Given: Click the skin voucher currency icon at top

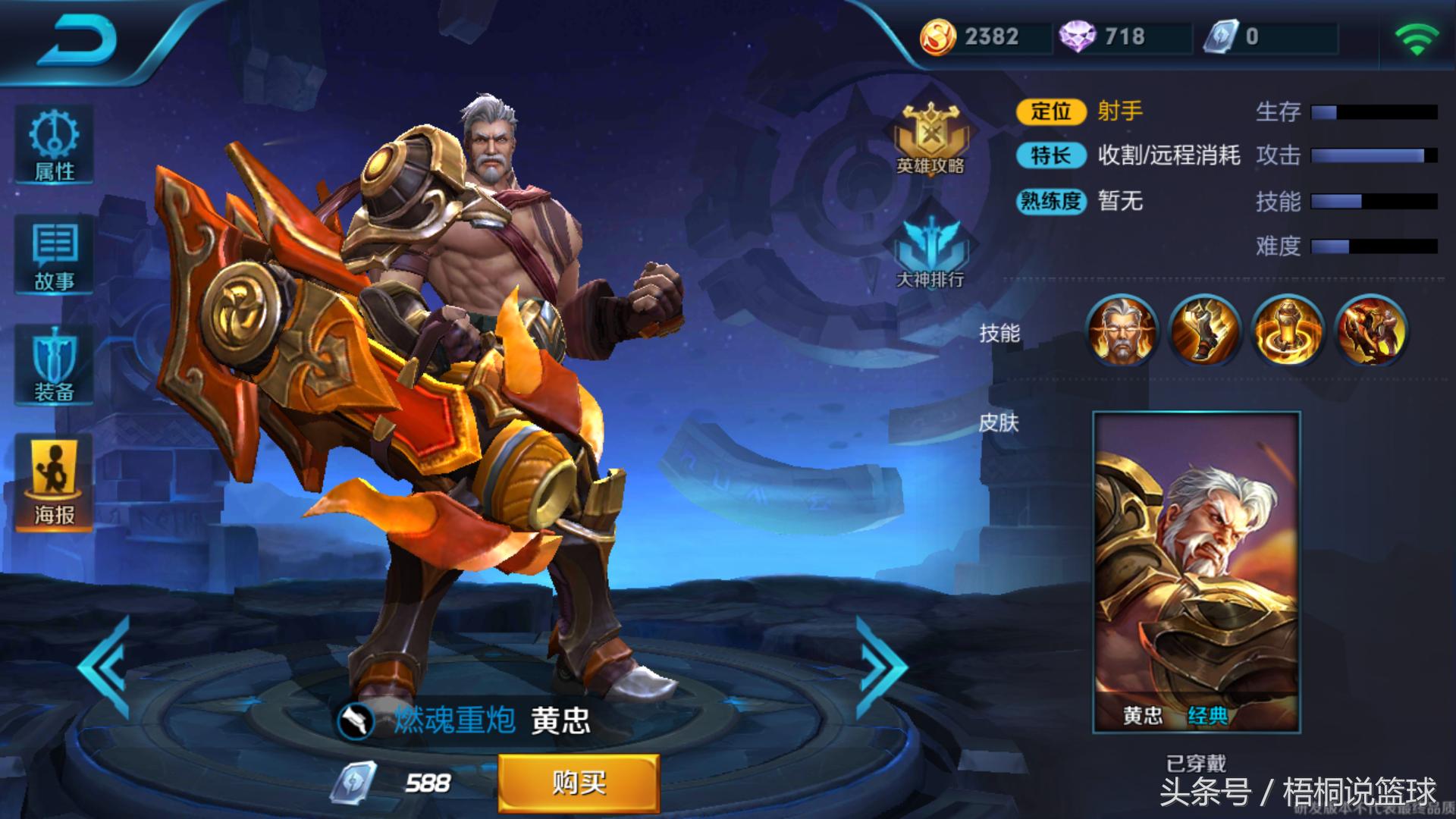Looking at the screenshot, I should pyautogui.click(x=1220, y=36).
